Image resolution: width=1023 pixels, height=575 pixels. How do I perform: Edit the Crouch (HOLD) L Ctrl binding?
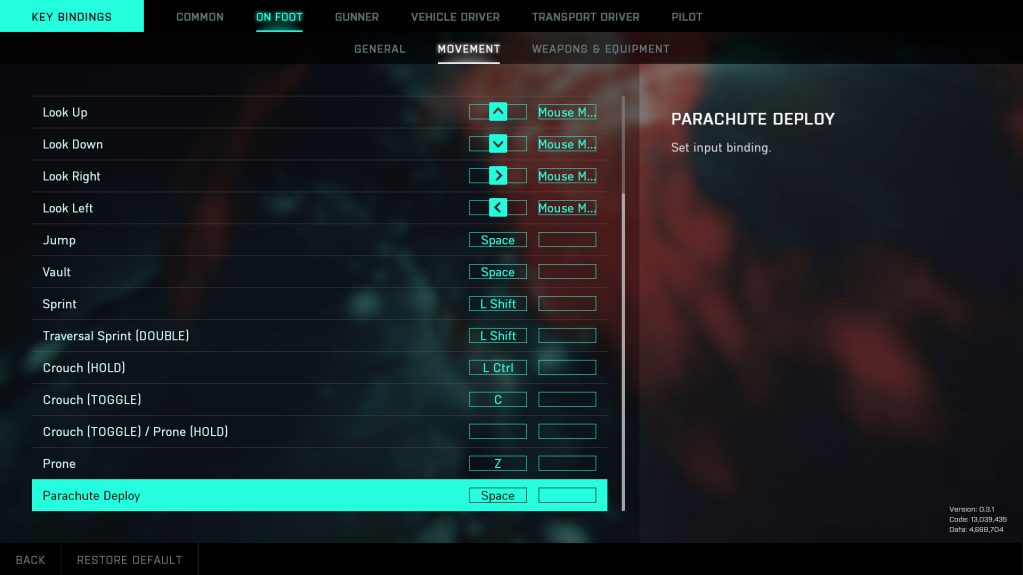click(498, 368)
